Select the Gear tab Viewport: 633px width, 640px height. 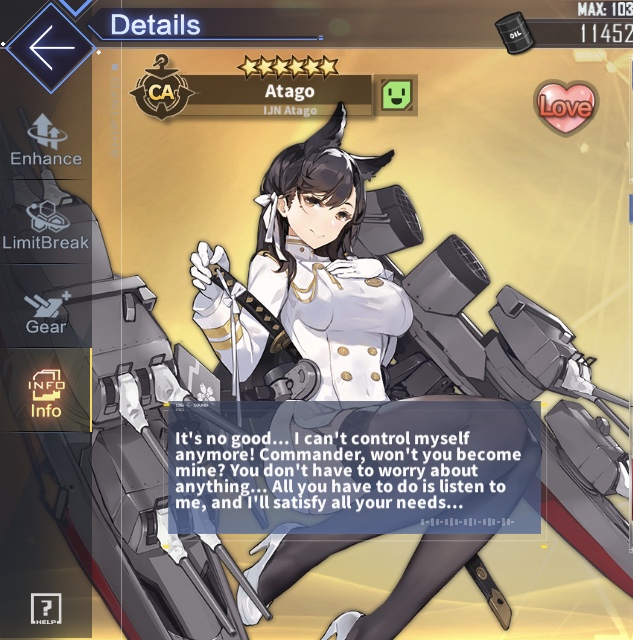[x=46, y=311]
